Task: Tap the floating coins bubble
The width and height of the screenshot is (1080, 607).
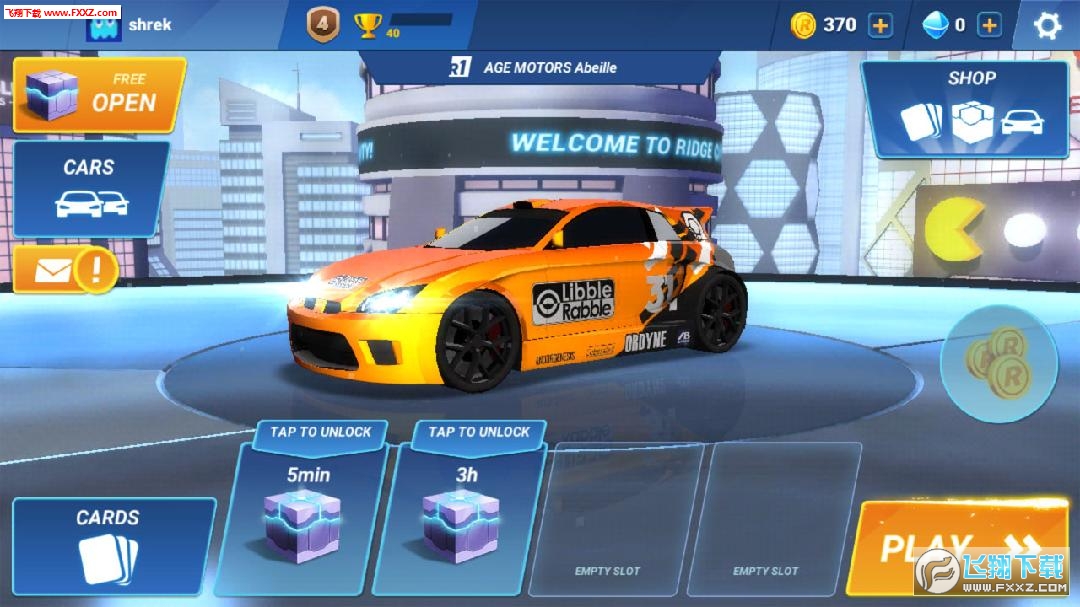Action: pos(1000,362)
